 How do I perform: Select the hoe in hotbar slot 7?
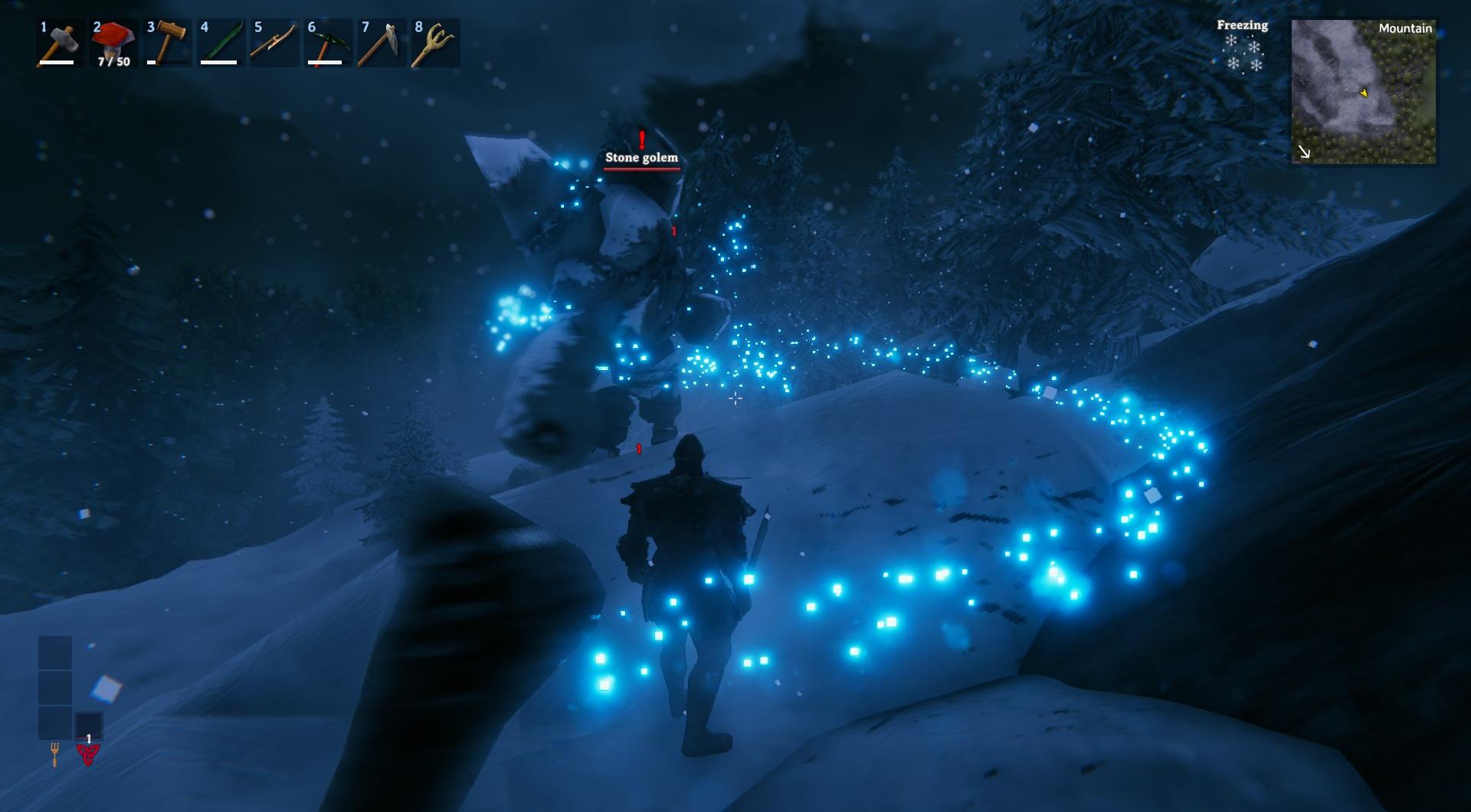382,44
